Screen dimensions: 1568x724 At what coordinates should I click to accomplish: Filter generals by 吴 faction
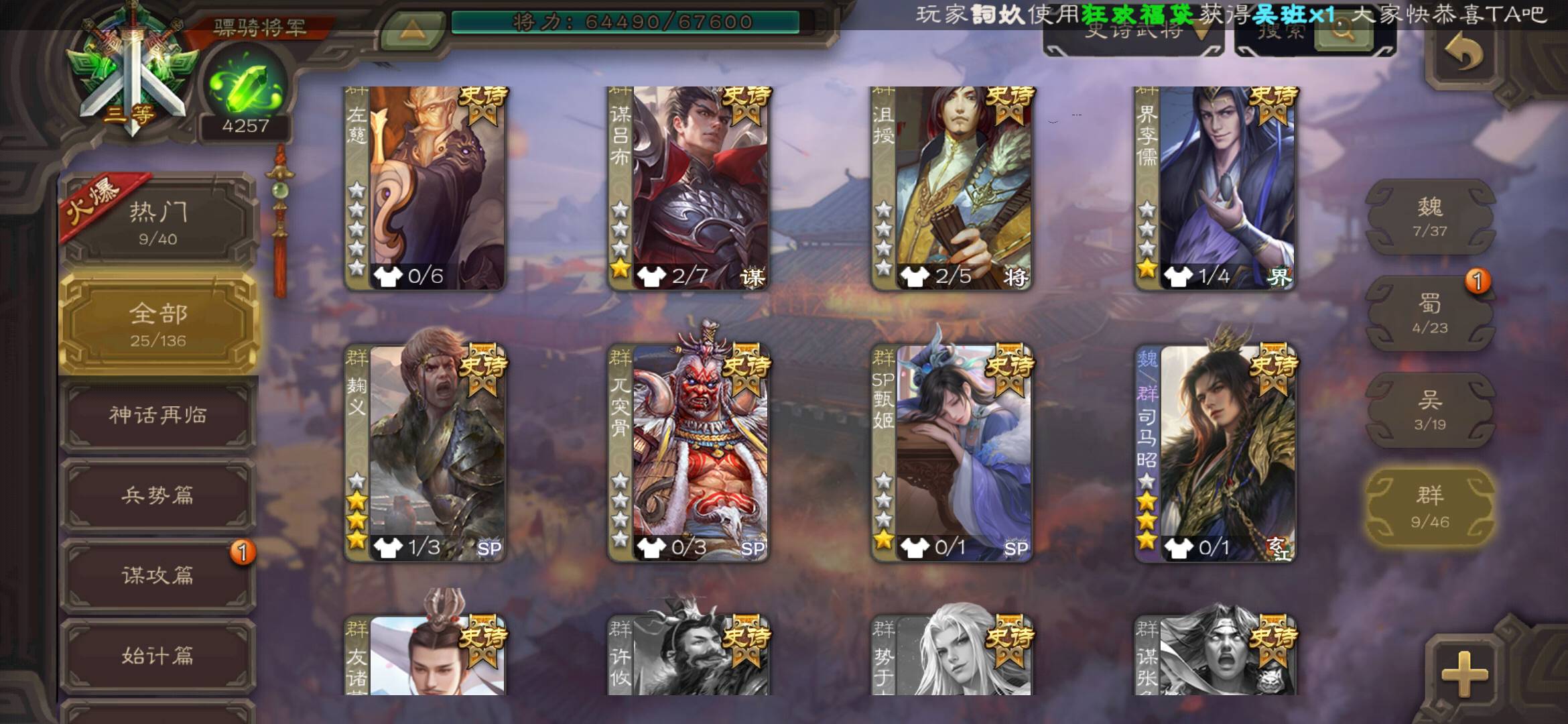click(x=1430, y=410)
